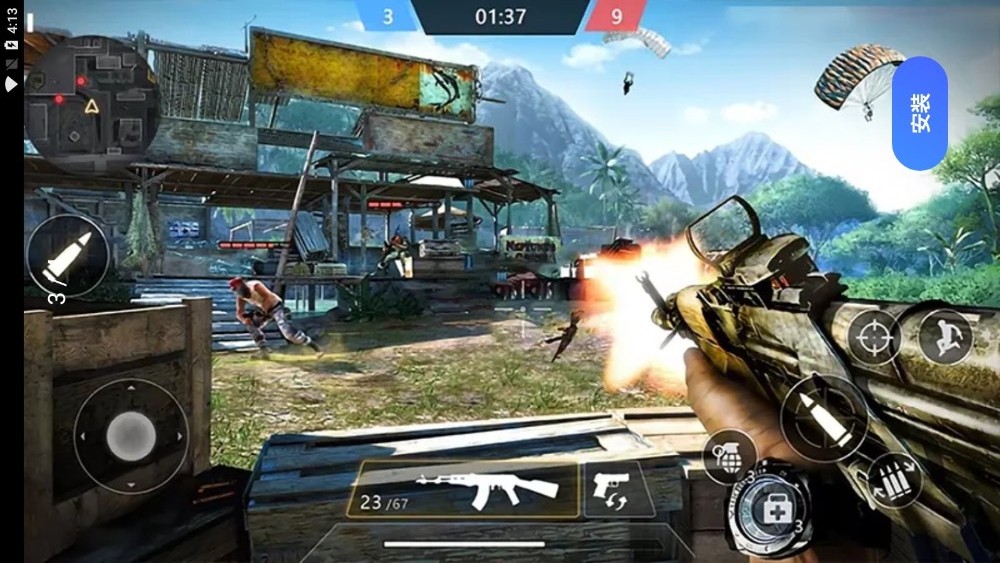The height and width of the screenshot is (563, 1000).
Task: Click the blue 安装 install button
Action: point(920,113)
